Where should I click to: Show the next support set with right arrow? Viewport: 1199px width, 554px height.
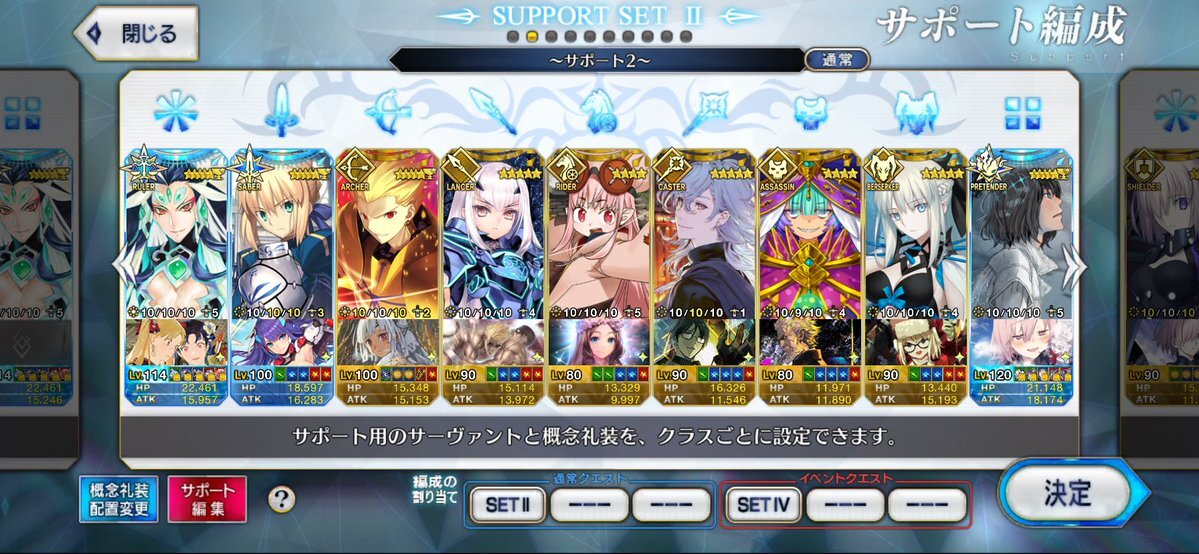point(1075,266)
